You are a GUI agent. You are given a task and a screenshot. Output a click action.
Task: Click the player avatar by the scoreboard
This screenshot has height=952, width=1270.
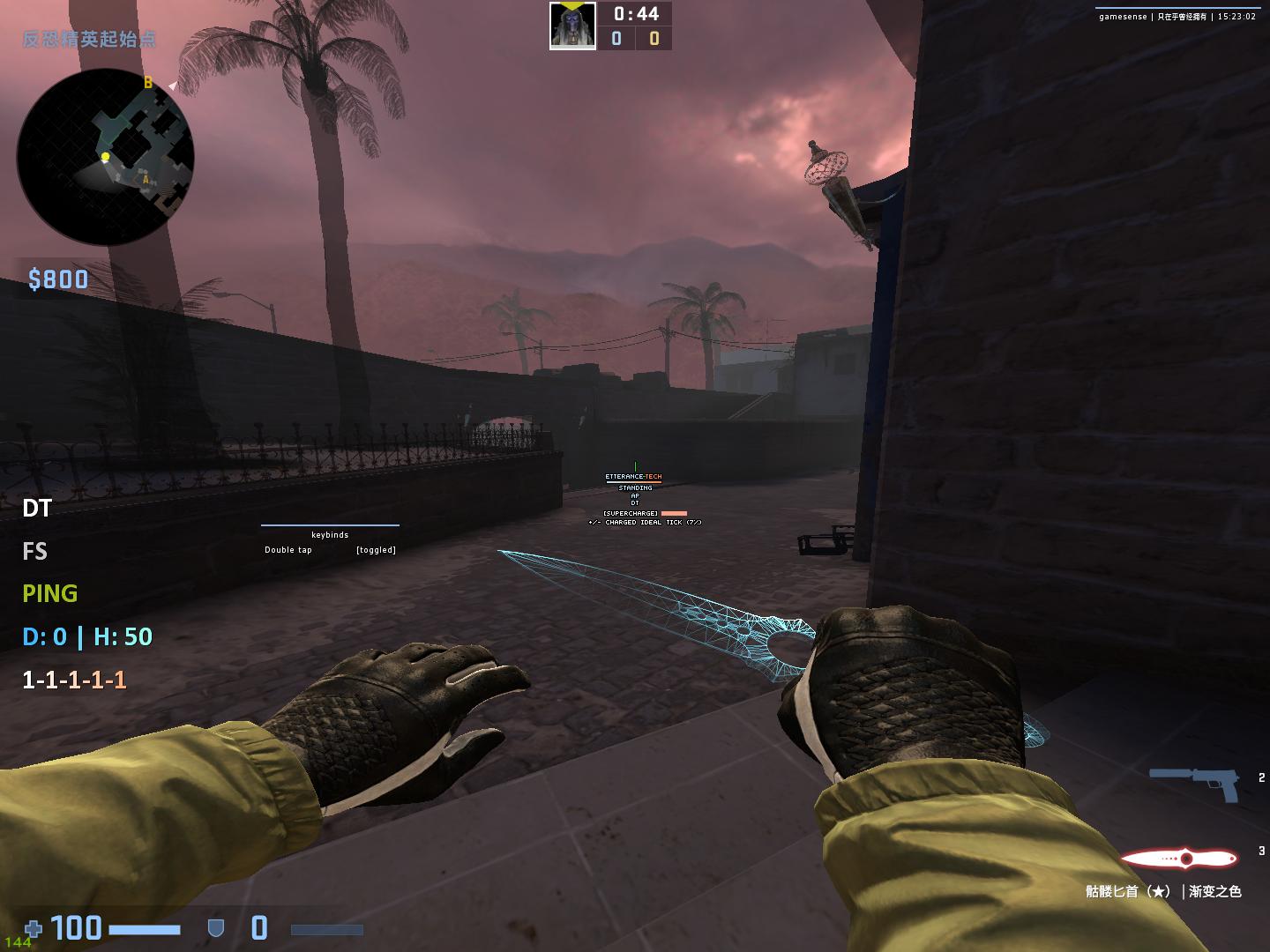572,26
